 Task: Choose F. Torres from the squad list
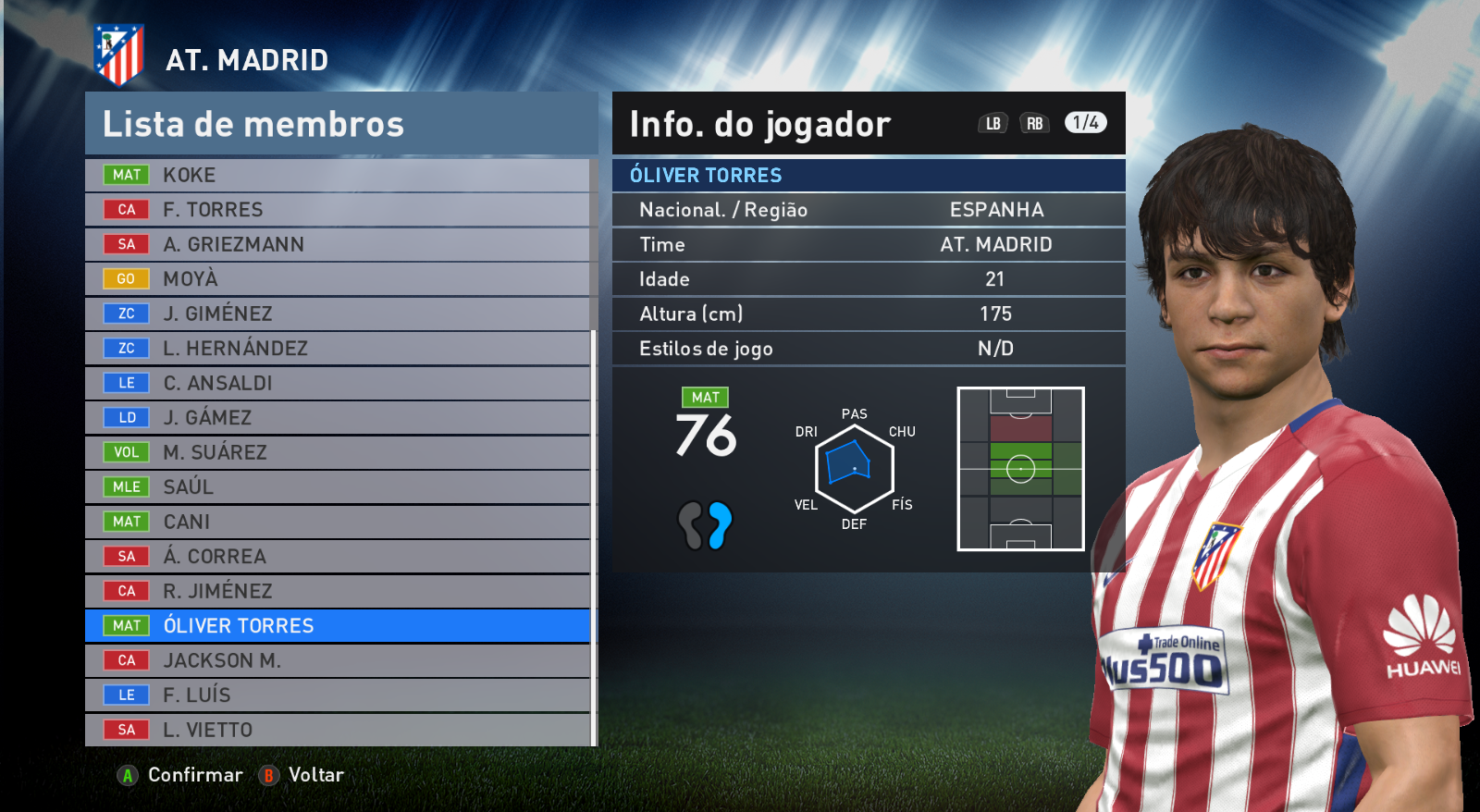click(337, 210)
